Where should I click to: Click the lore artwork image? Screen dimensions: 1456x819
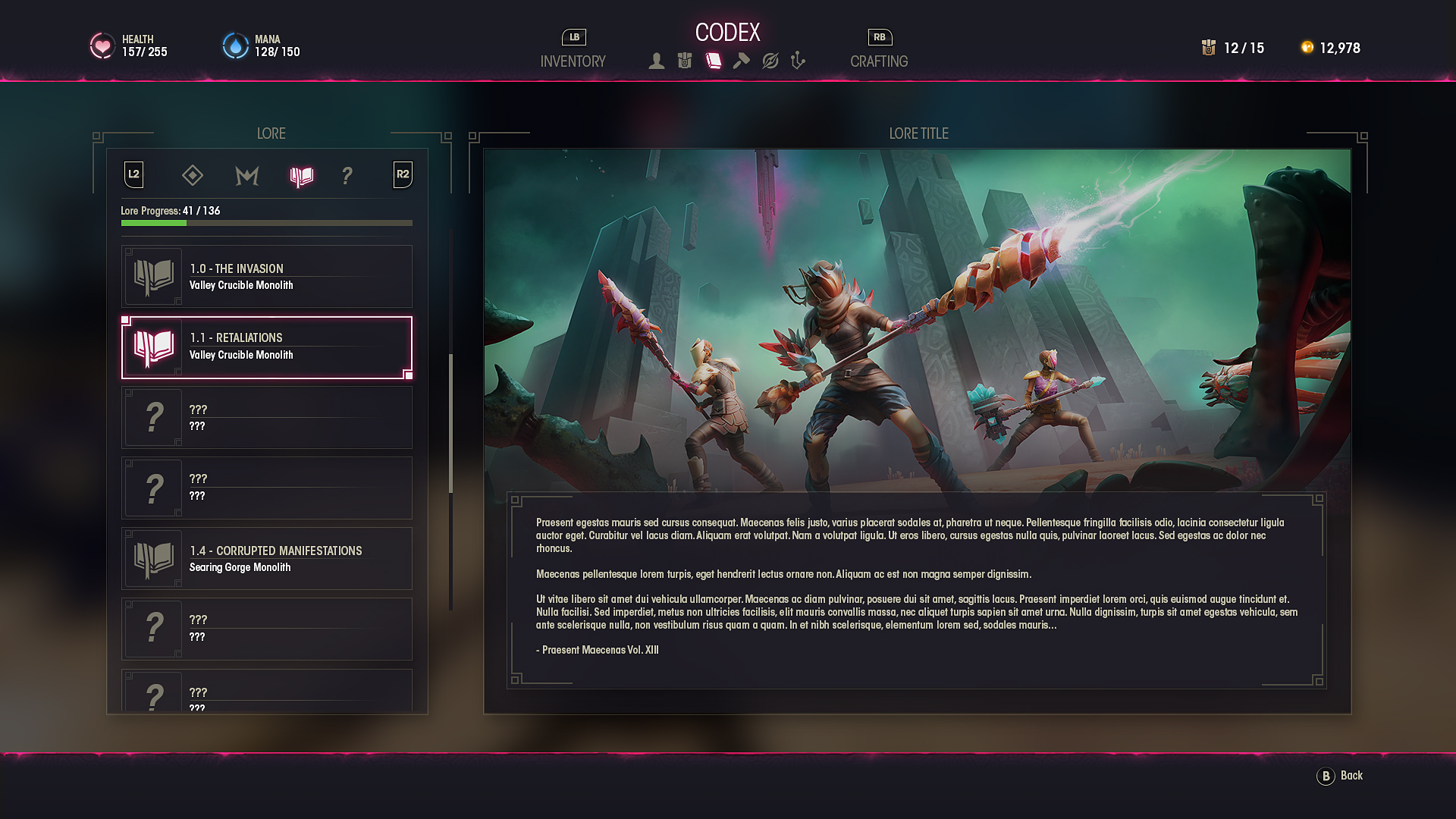(x=917, y=320)
